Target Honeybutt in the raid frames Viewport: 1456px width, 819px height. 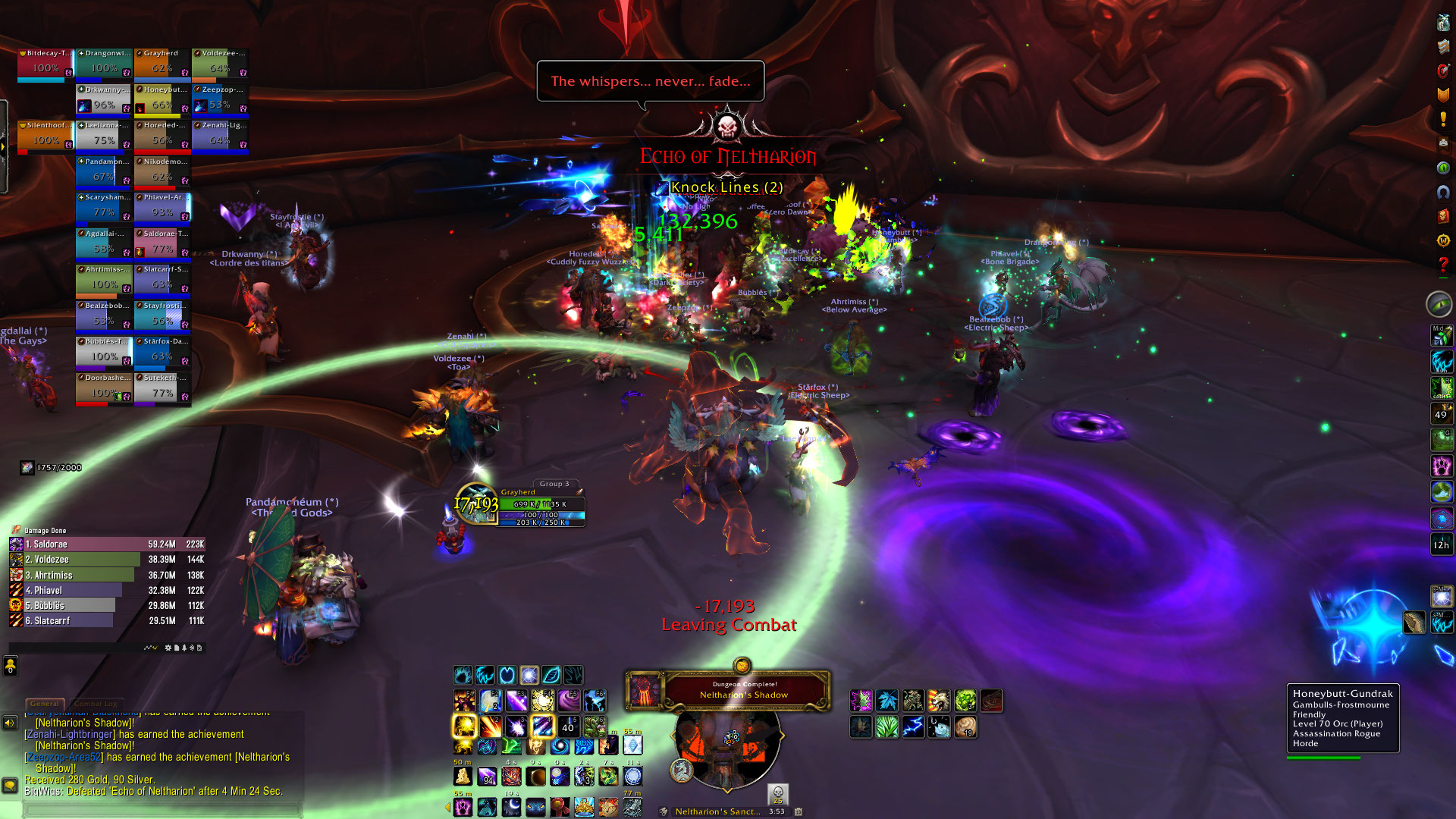[x=162, y=101]
